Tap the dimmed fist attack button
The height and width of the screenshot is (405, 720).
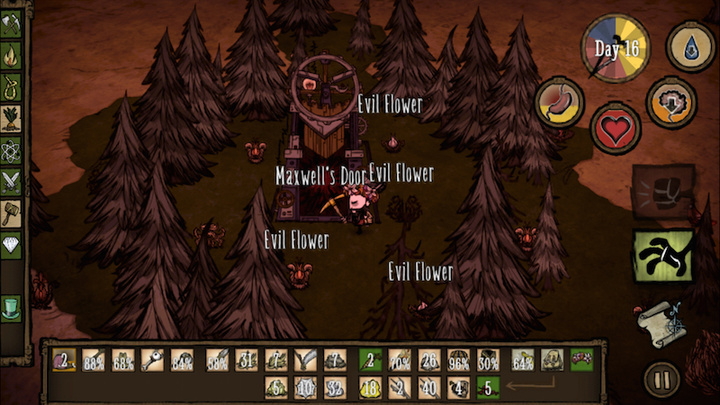tap(662, 191)
